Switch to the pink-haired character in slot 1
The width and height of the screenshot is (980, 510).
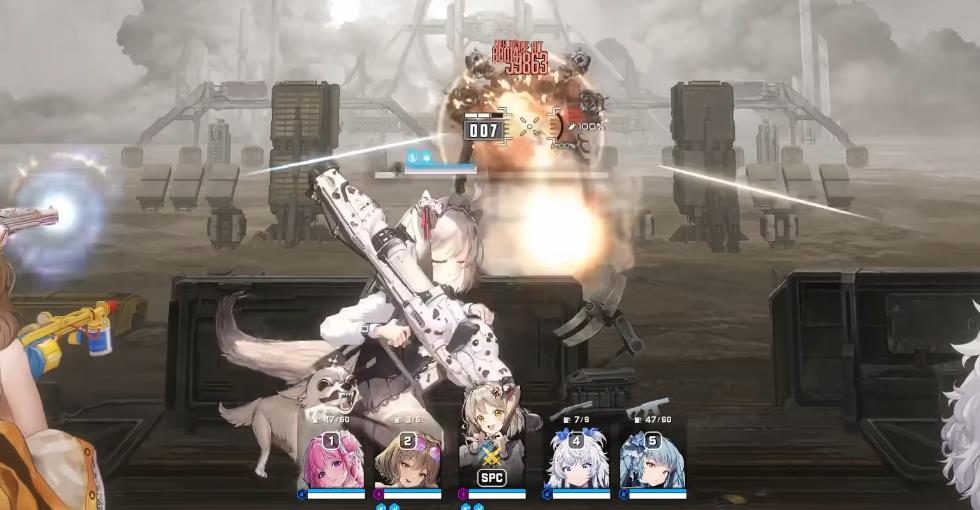point(331,461)
